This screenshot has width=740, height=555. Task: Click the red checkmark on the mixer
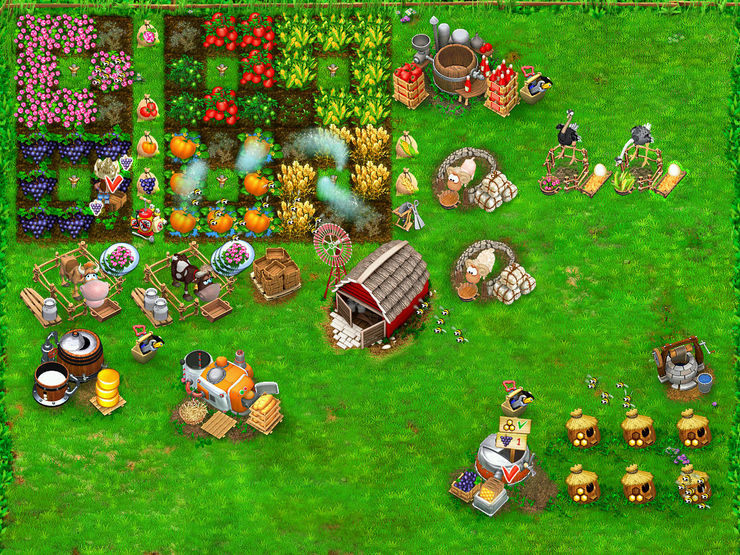[512, 472]
